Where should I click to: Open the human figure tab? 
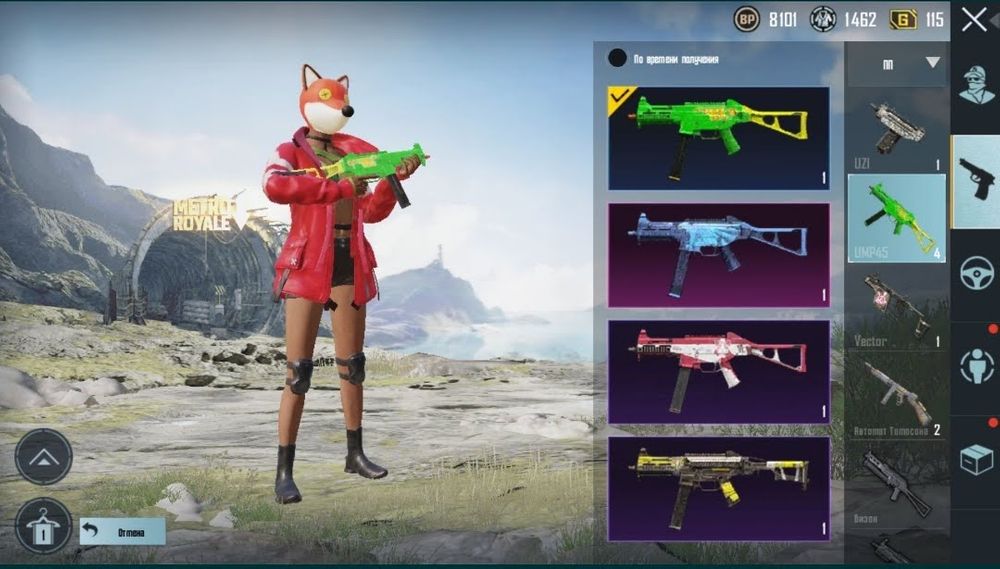[x=976, y=367]
